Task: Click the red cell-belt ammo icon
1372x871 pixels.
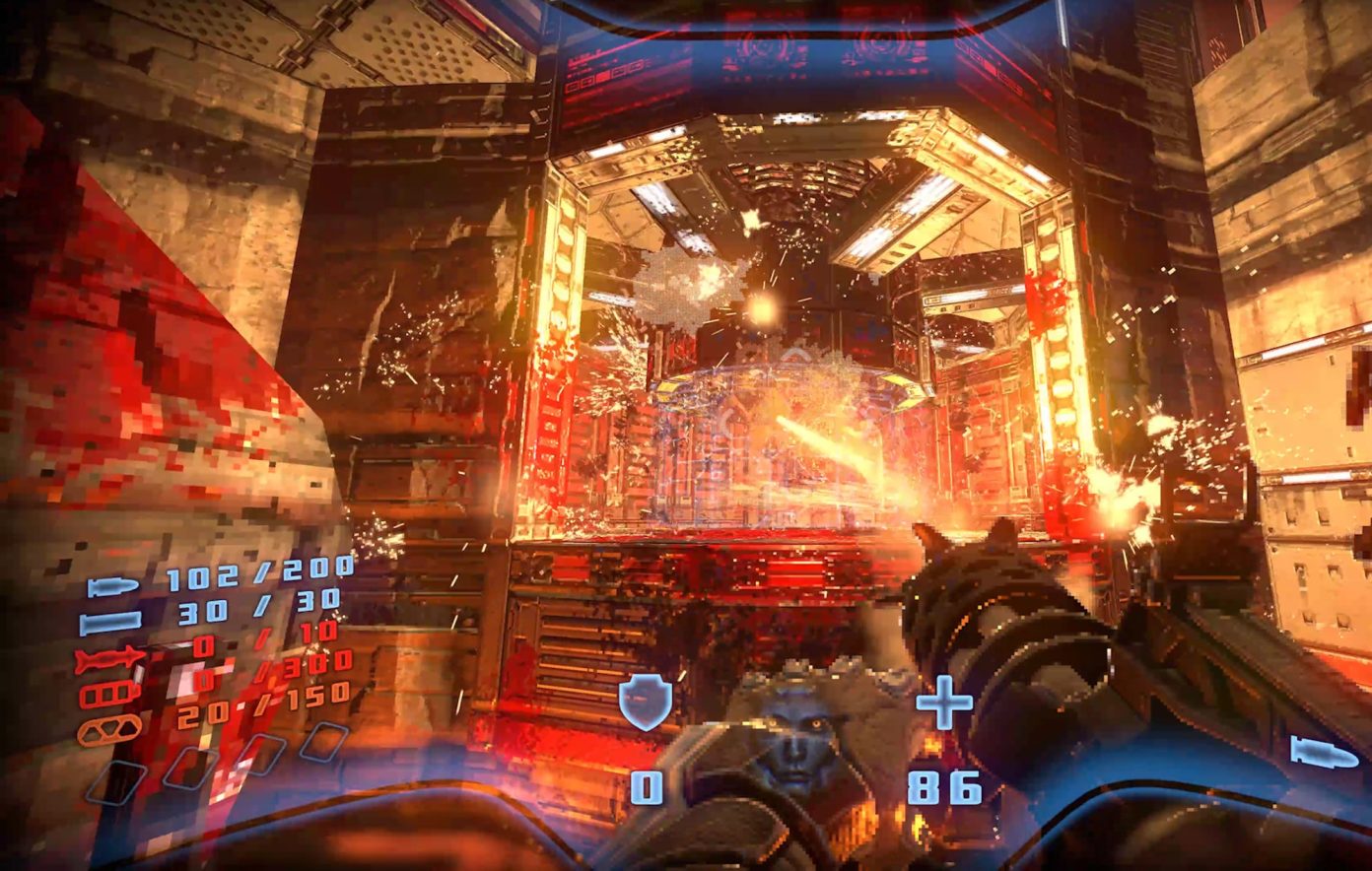Action: pos(106,692)
